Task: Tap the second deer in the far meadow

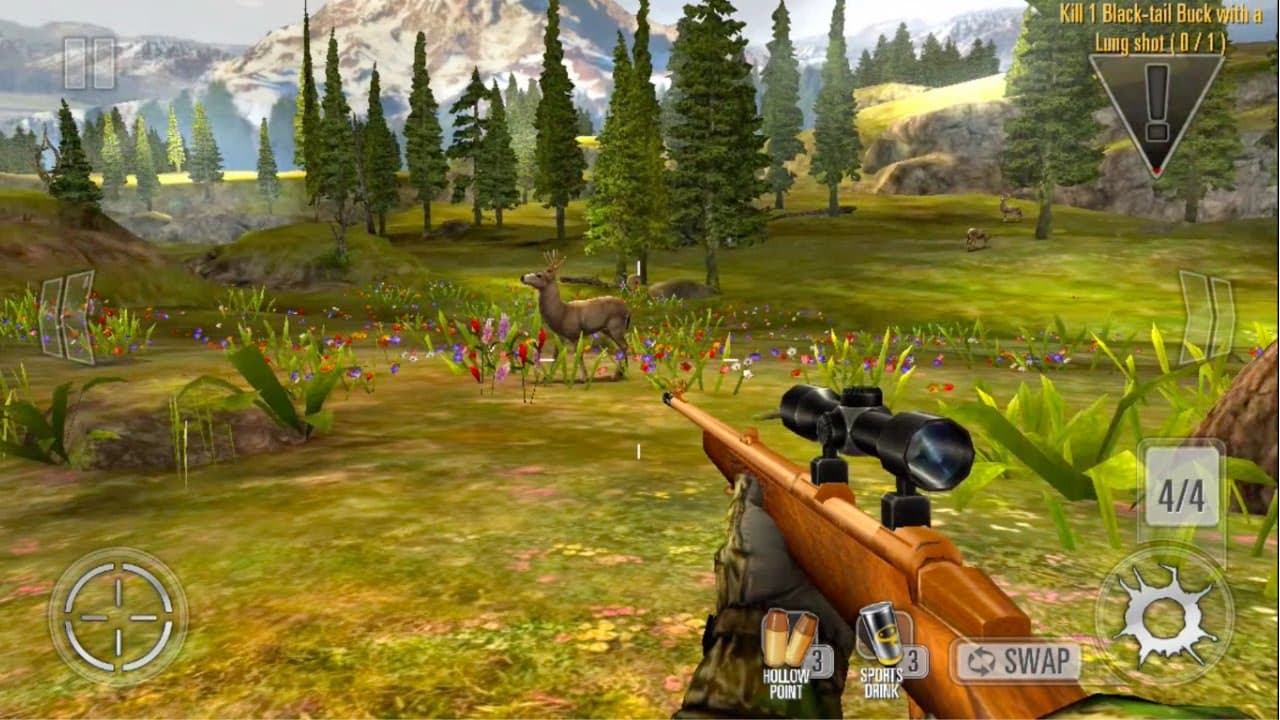Action: tap(977, 238)
